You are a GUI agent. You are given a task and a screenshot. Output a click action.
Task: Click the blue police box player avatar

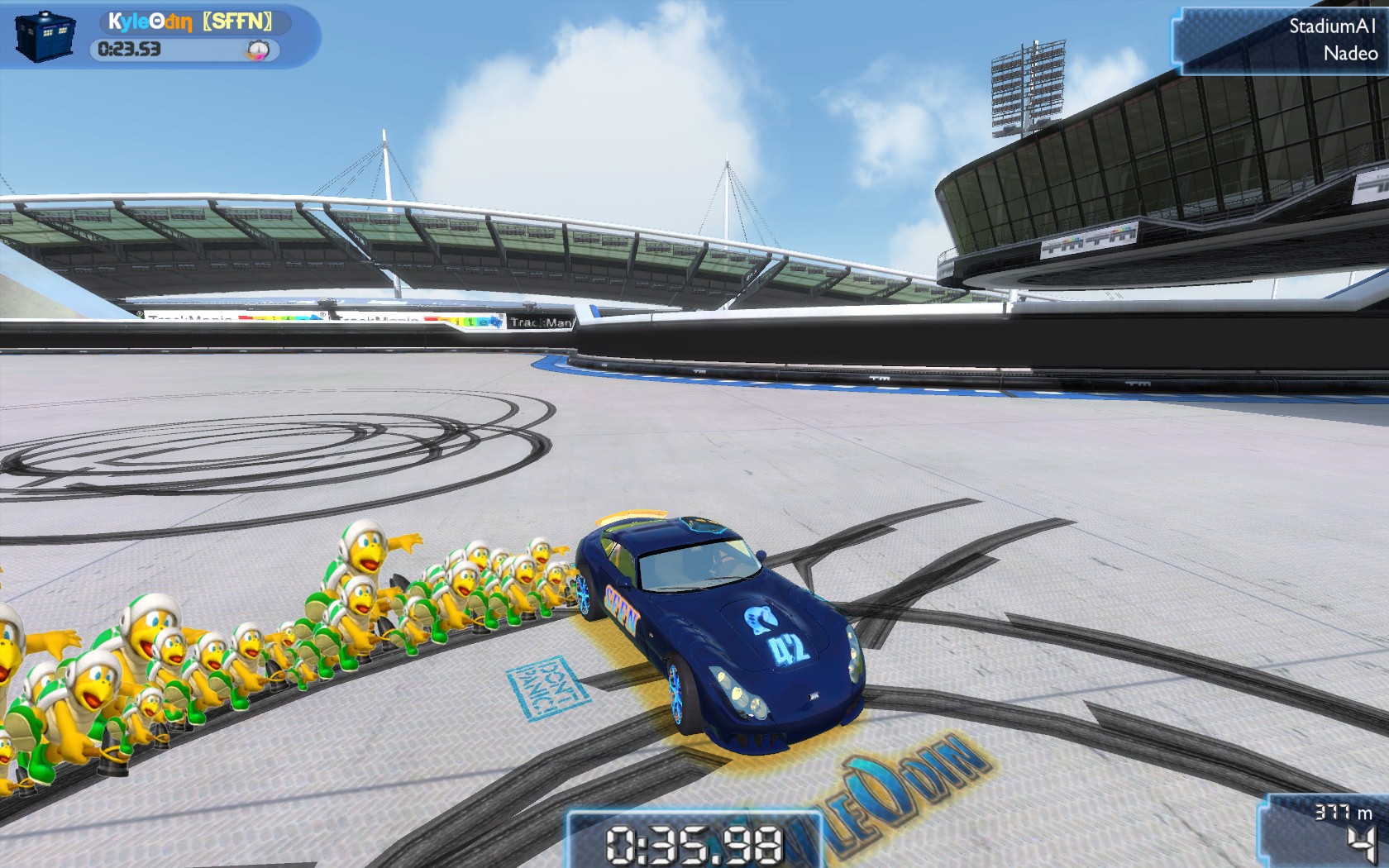[45, 37]
